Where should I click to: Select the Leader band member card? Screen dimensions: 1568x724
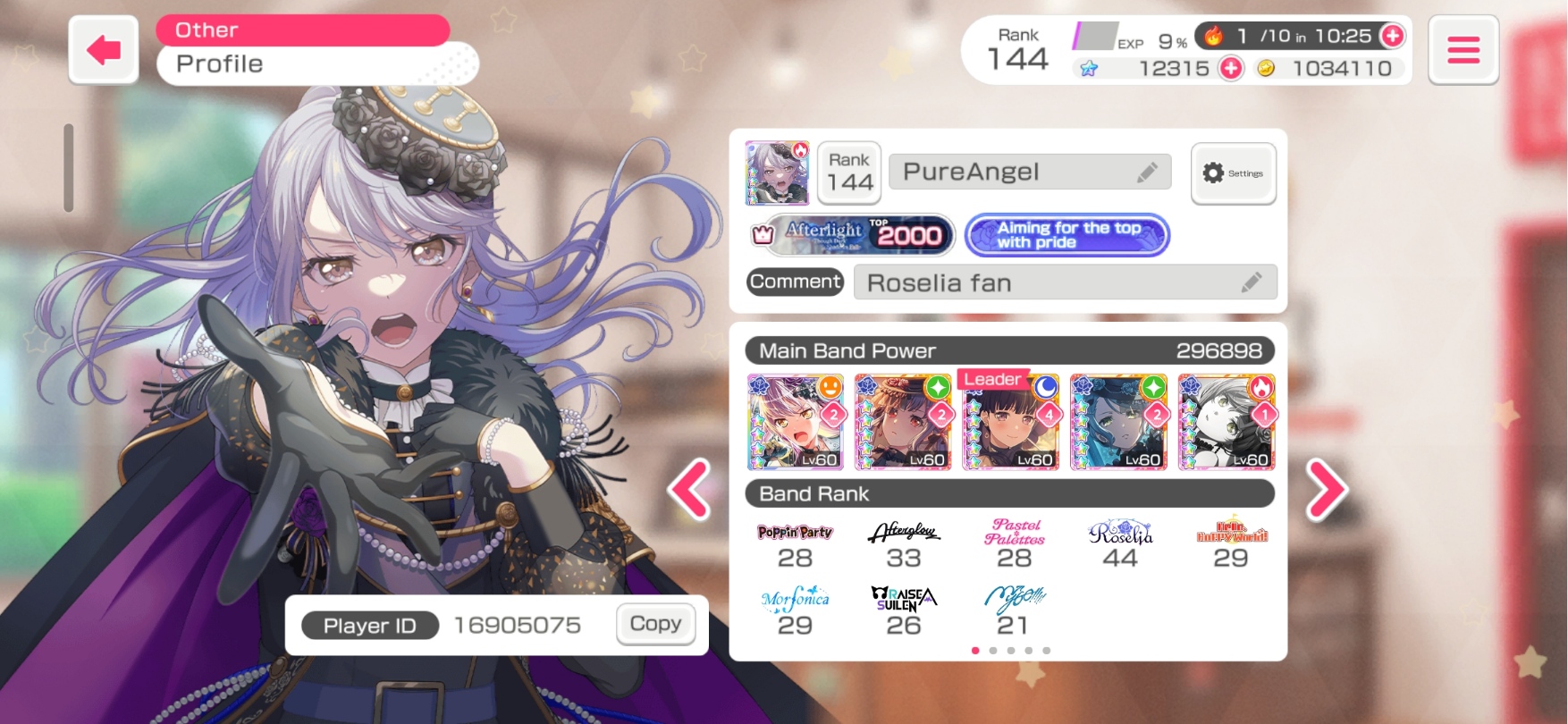coord(1010,422)
